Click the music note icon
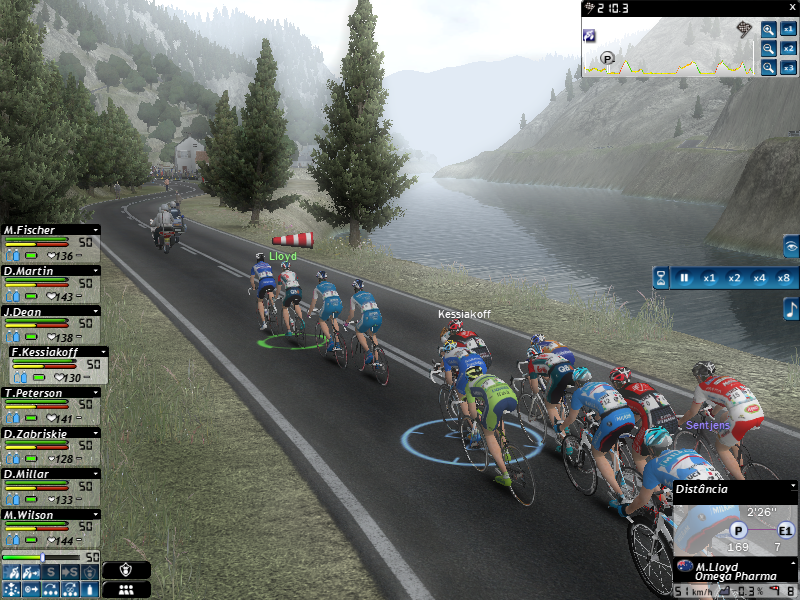Viewport: 800px width, 600px height. (x=790, y=310)
